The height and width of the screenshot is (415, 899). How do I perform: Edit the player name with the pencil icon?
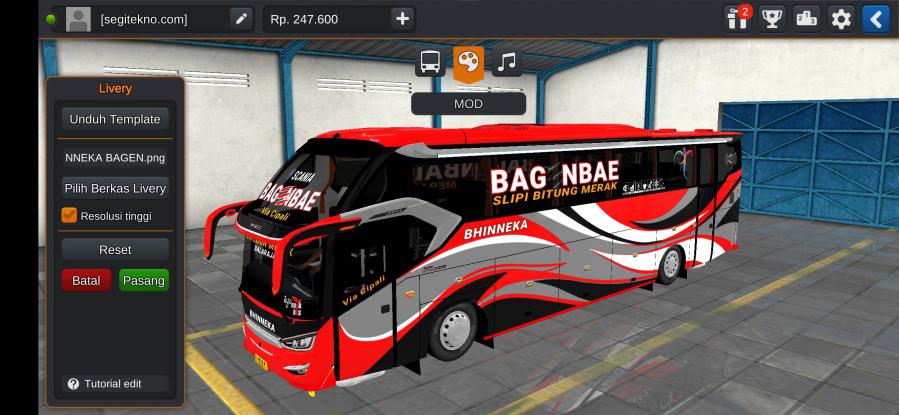coord(240,18)
